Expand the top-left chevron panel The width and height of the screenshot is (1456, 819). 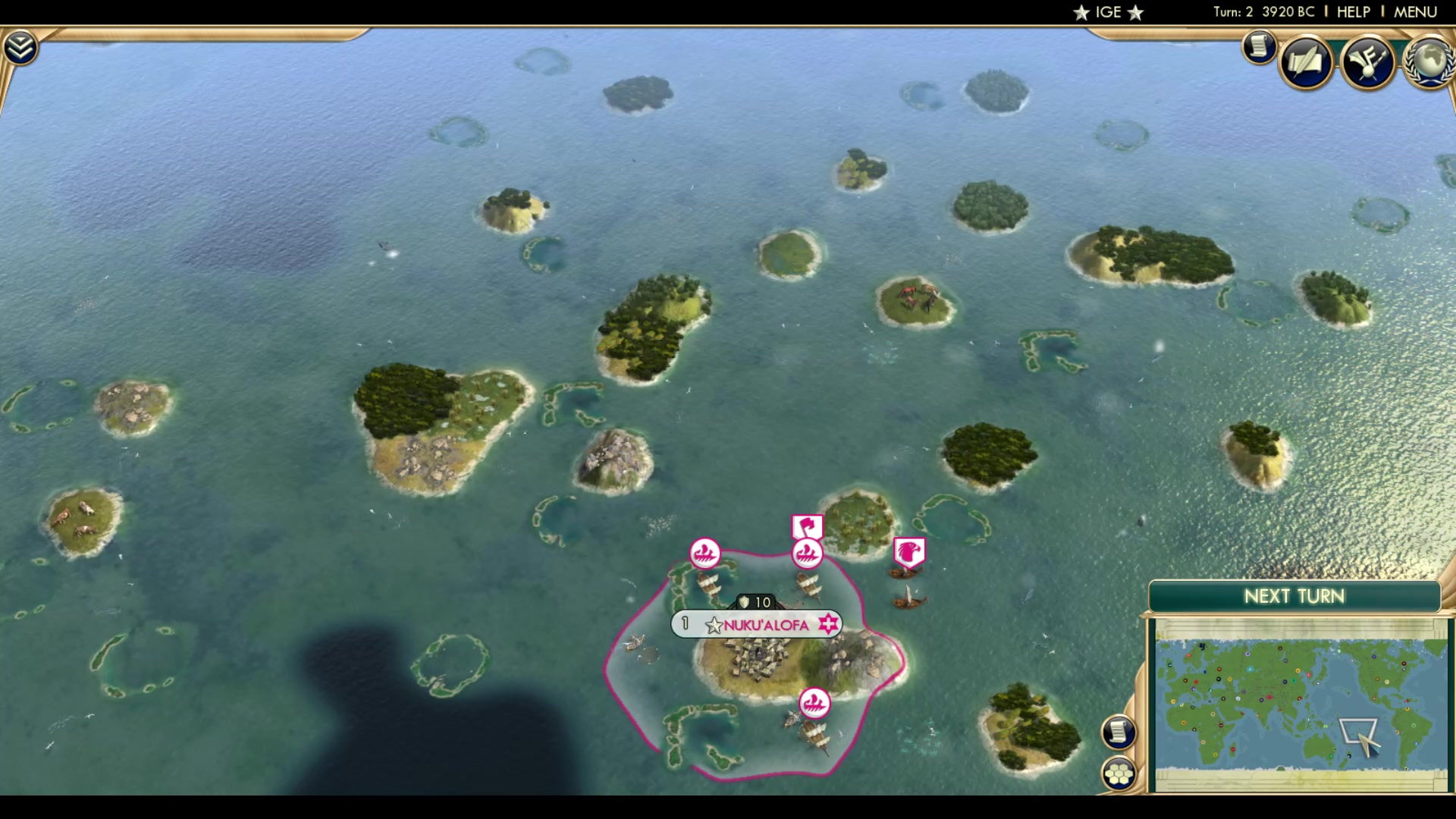[x=21, y=45]
